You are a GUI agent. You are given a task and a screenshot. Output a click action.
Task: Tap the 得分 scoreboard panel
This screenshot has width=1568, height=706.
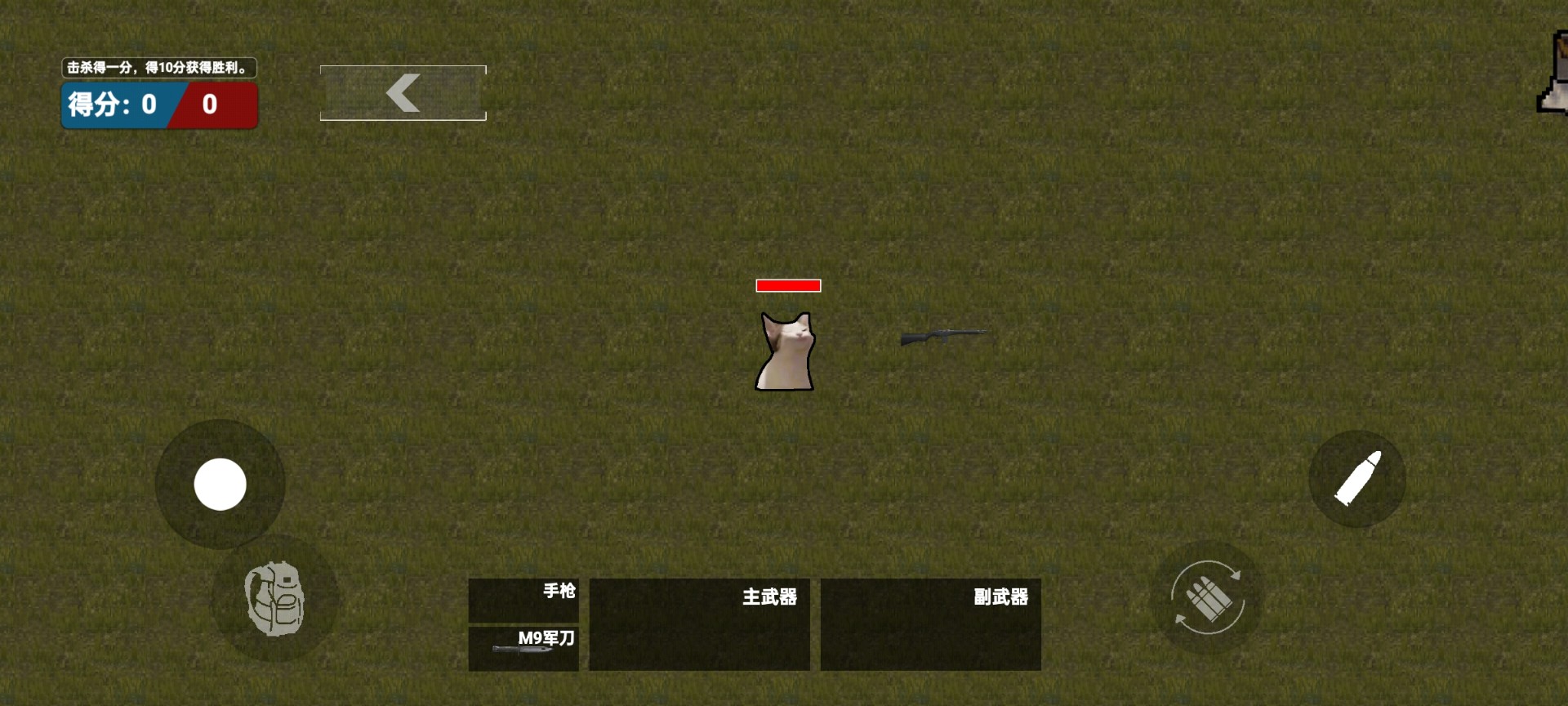(x=158, y=105)
